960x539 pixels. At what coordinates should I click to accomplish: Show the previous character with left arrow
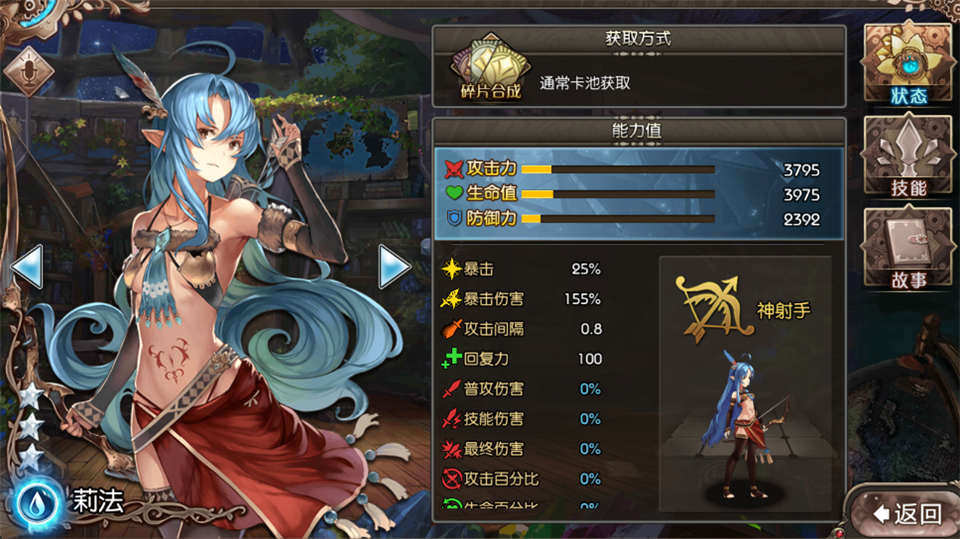click(26, 266)
